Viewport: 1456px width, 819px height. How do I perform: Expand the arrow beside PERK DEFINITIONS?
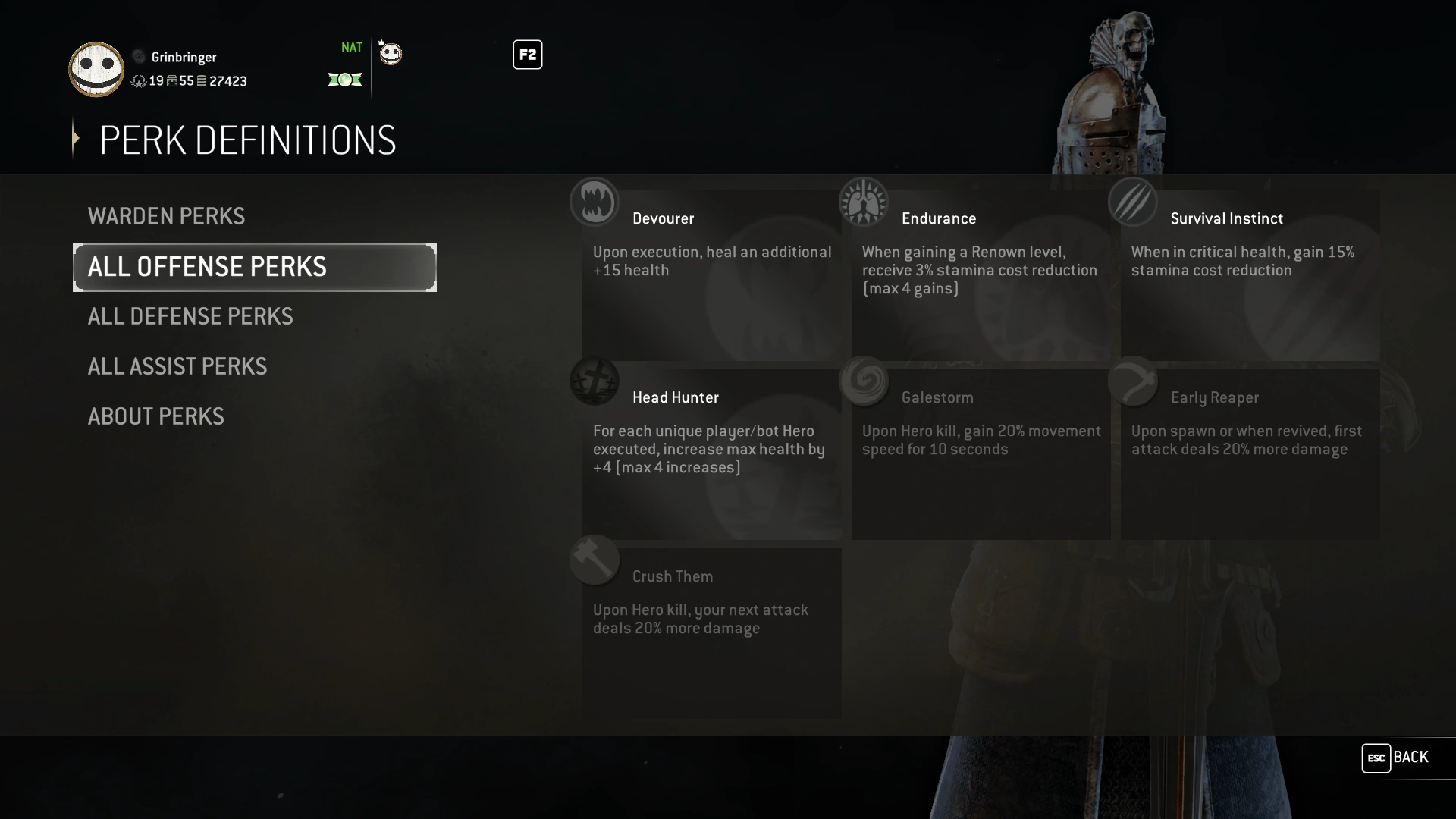75,138
